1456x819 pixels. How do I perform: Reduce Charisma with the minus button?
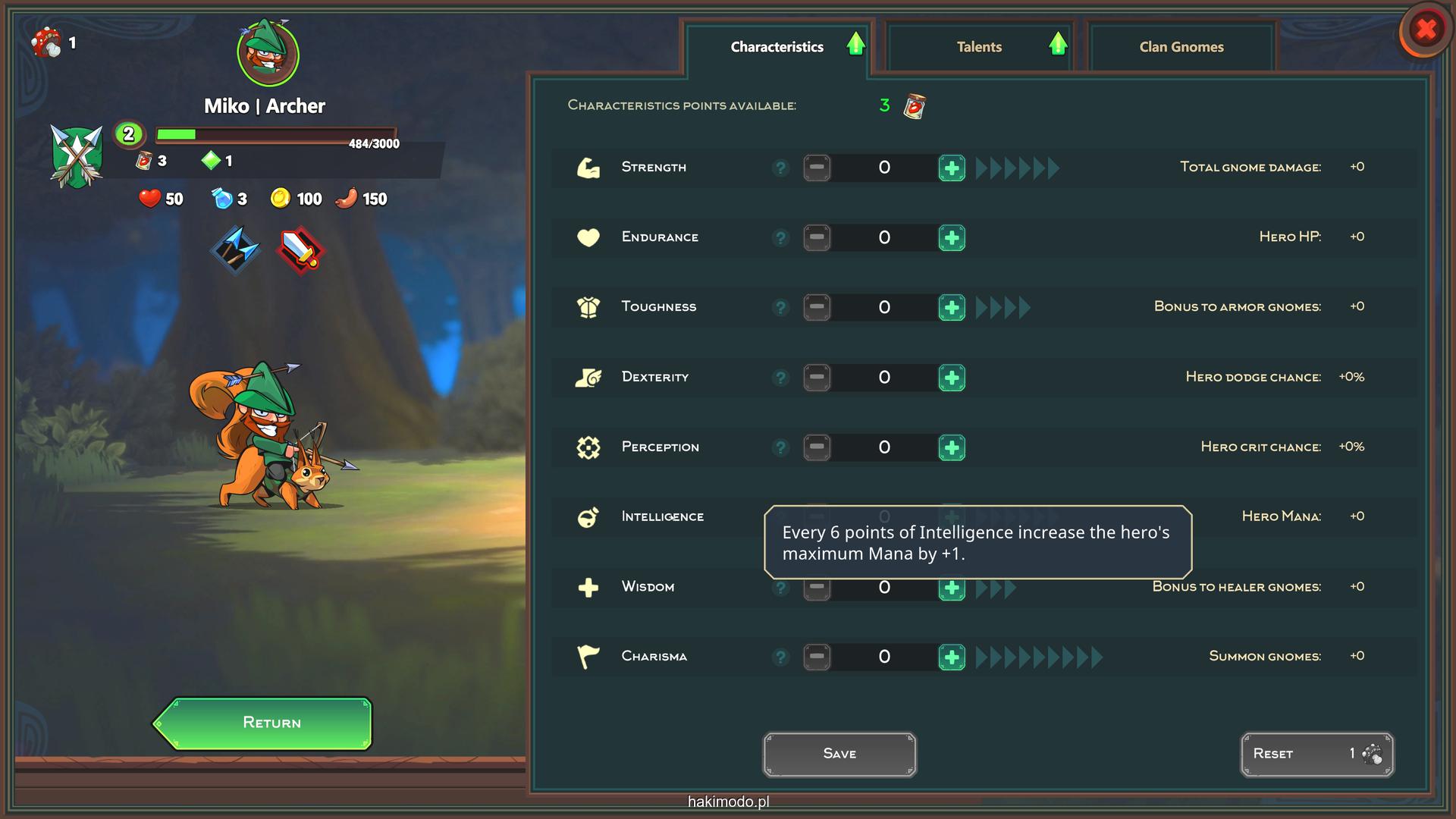[x=817, y=657]
